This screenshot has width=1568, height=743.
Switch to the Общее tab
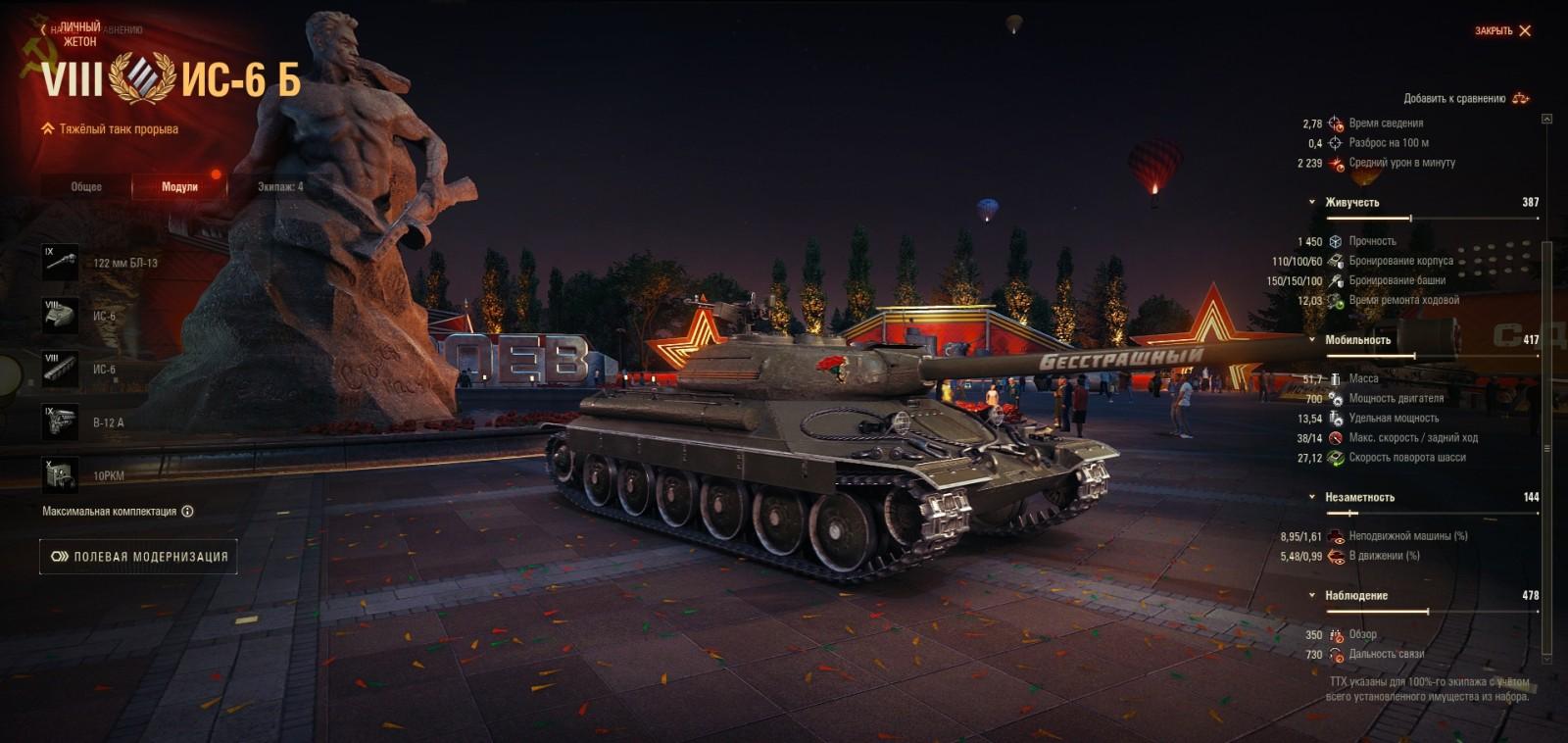point(85,186)
